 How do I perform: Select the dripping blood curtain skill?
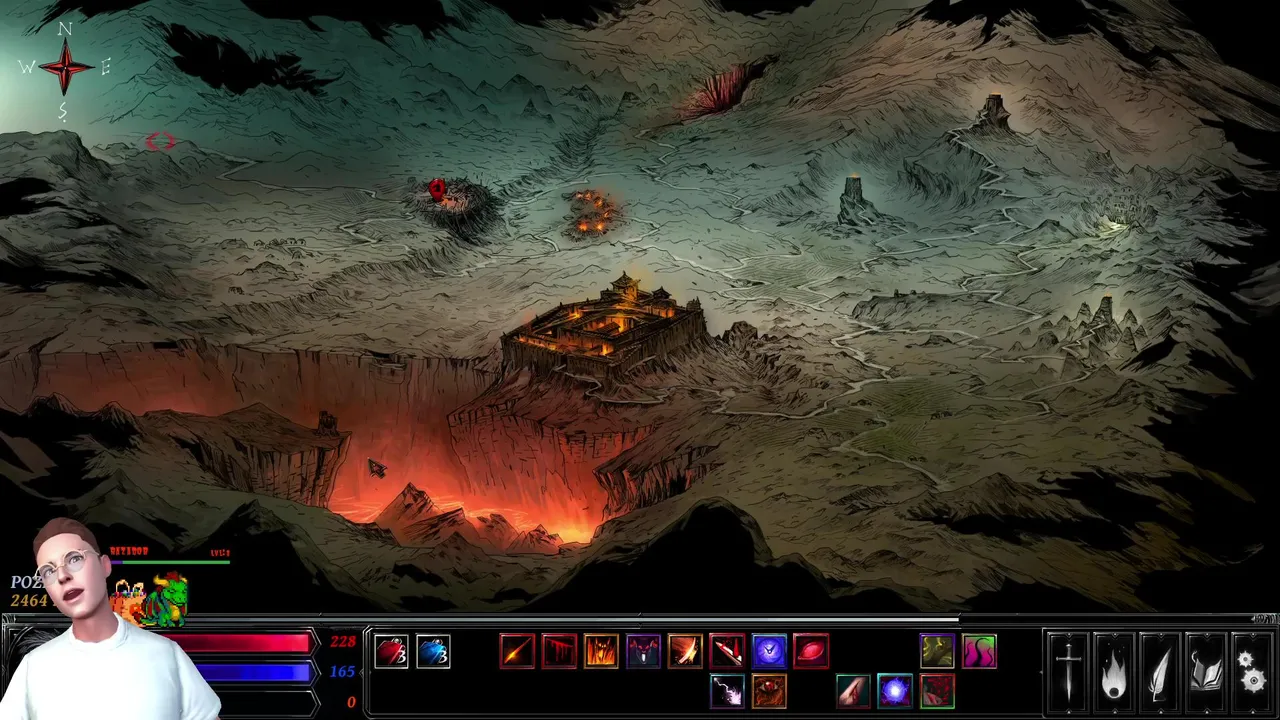559,652
